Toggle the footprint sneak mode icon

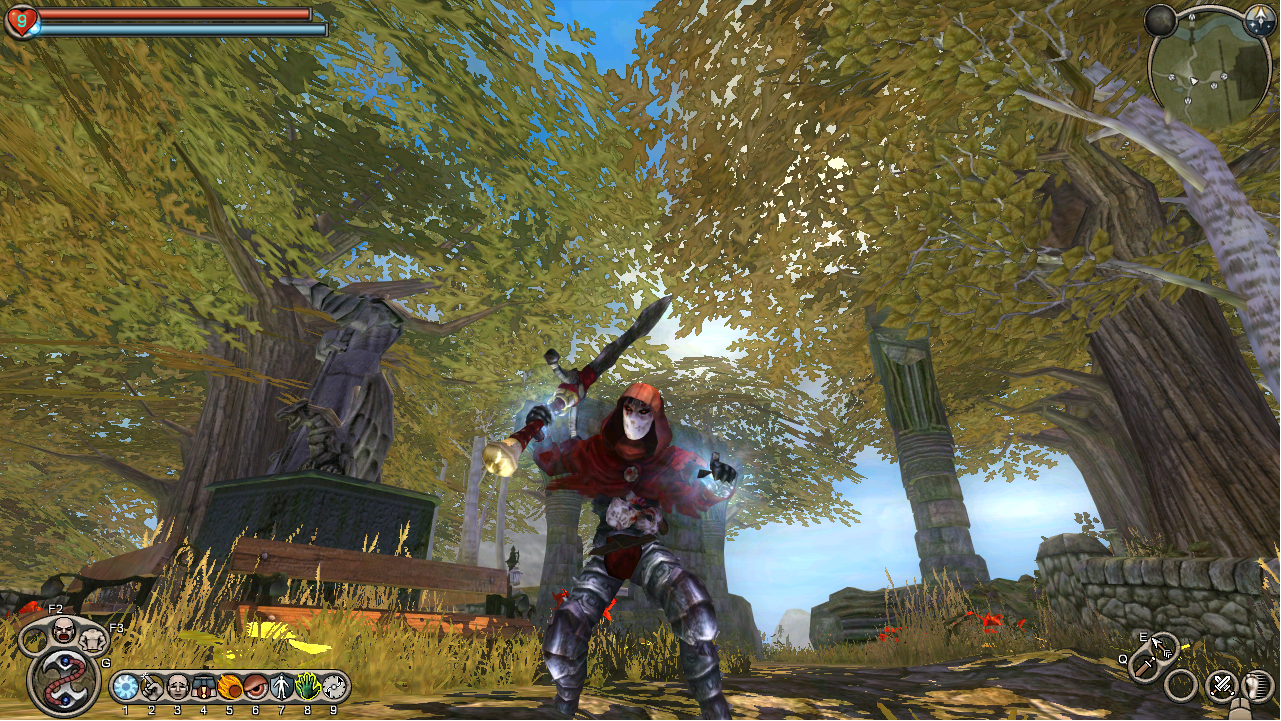click(x=1257, y=686)
